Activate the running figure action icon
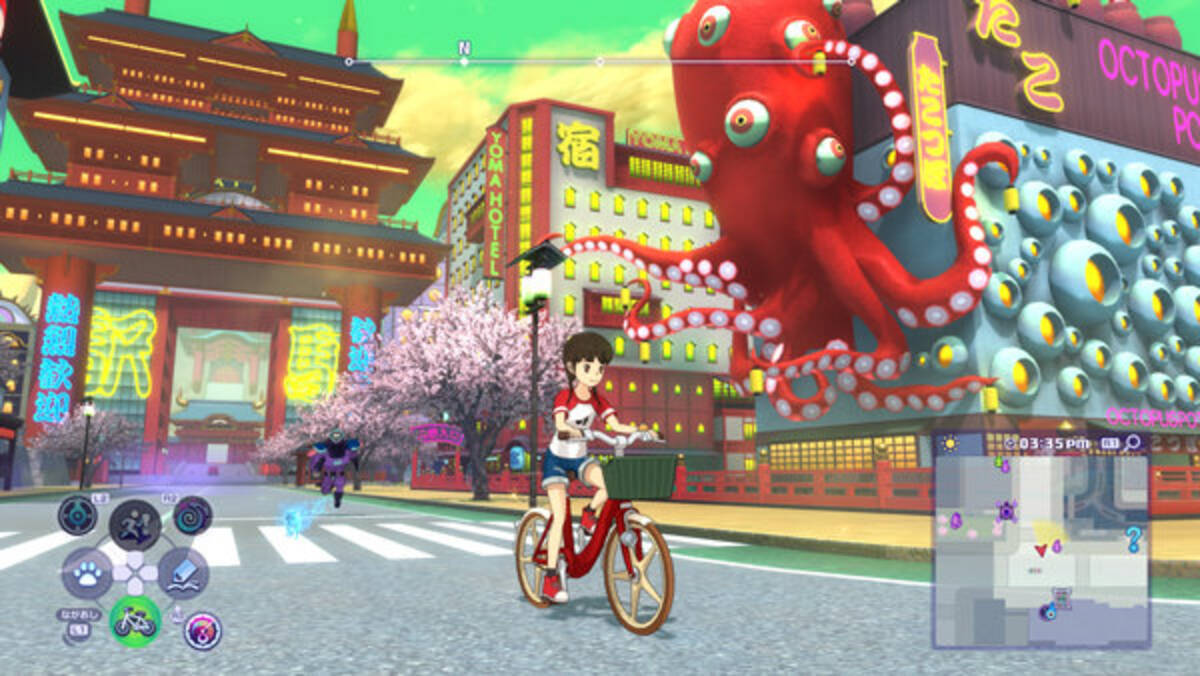This screenshot has width=1200, height=676. pyautogui.click(x=135, y=525)
